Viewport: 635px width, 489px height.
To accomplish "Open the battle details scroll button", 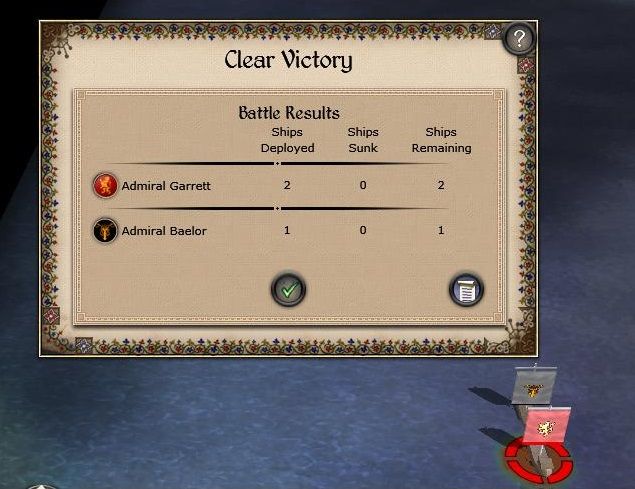I will (466, 290).
